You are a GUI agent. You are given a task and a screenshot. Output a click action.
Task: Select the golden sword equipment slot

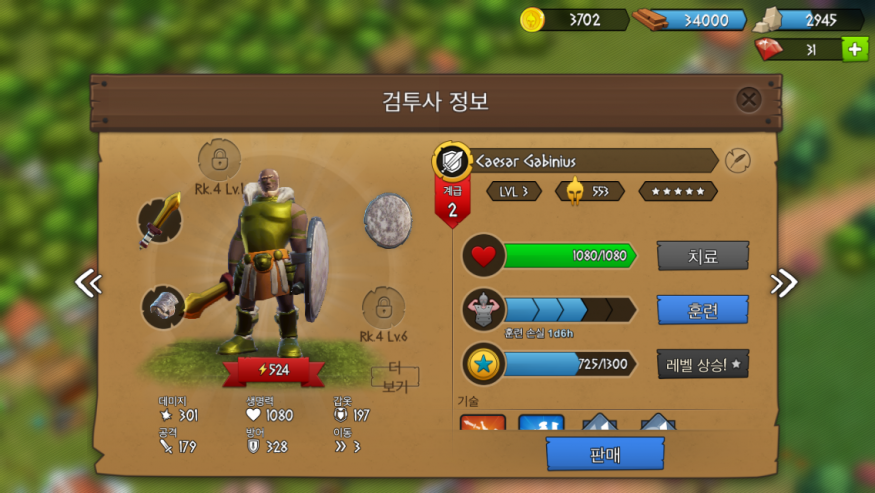click(x=160, y=220)
